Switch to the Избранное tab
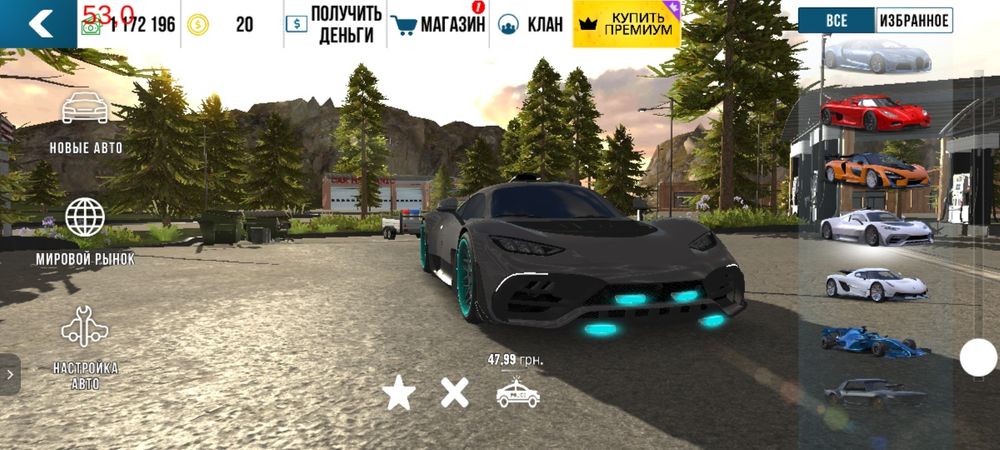Viewport: 1000px width, 450px height. (x=914, y=20)
